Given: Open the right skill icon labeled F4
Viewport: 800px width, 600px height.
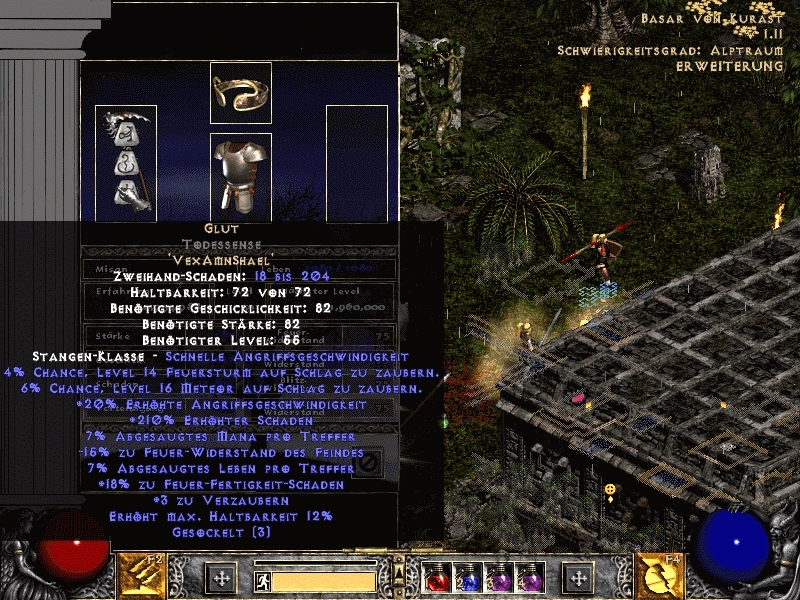Looking at the screenshot, I should point(661,576).
